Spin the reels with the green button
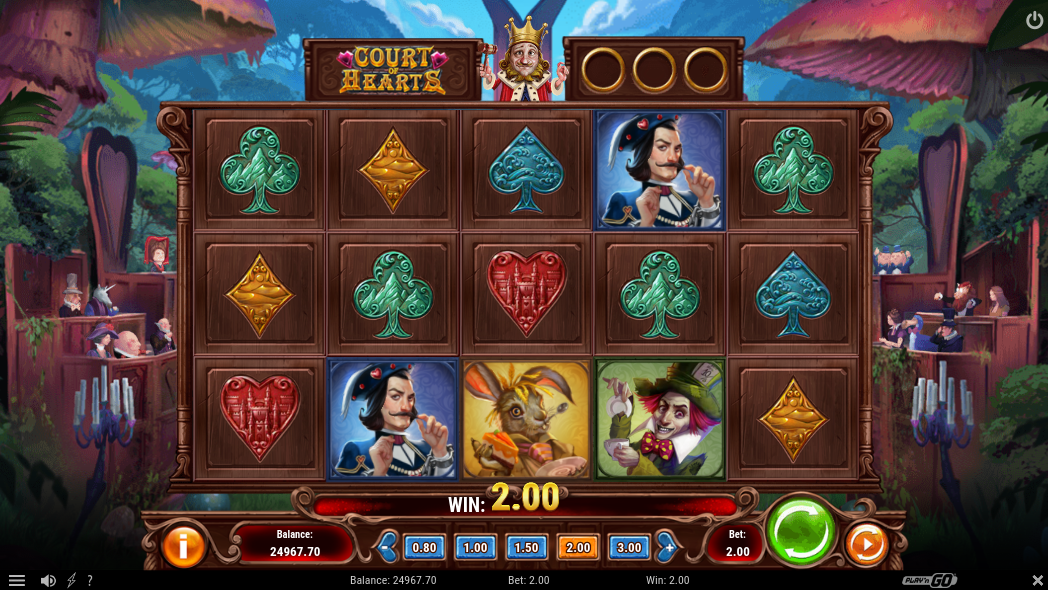Viewport: 1048px width, 590px height. coord(801,532)
